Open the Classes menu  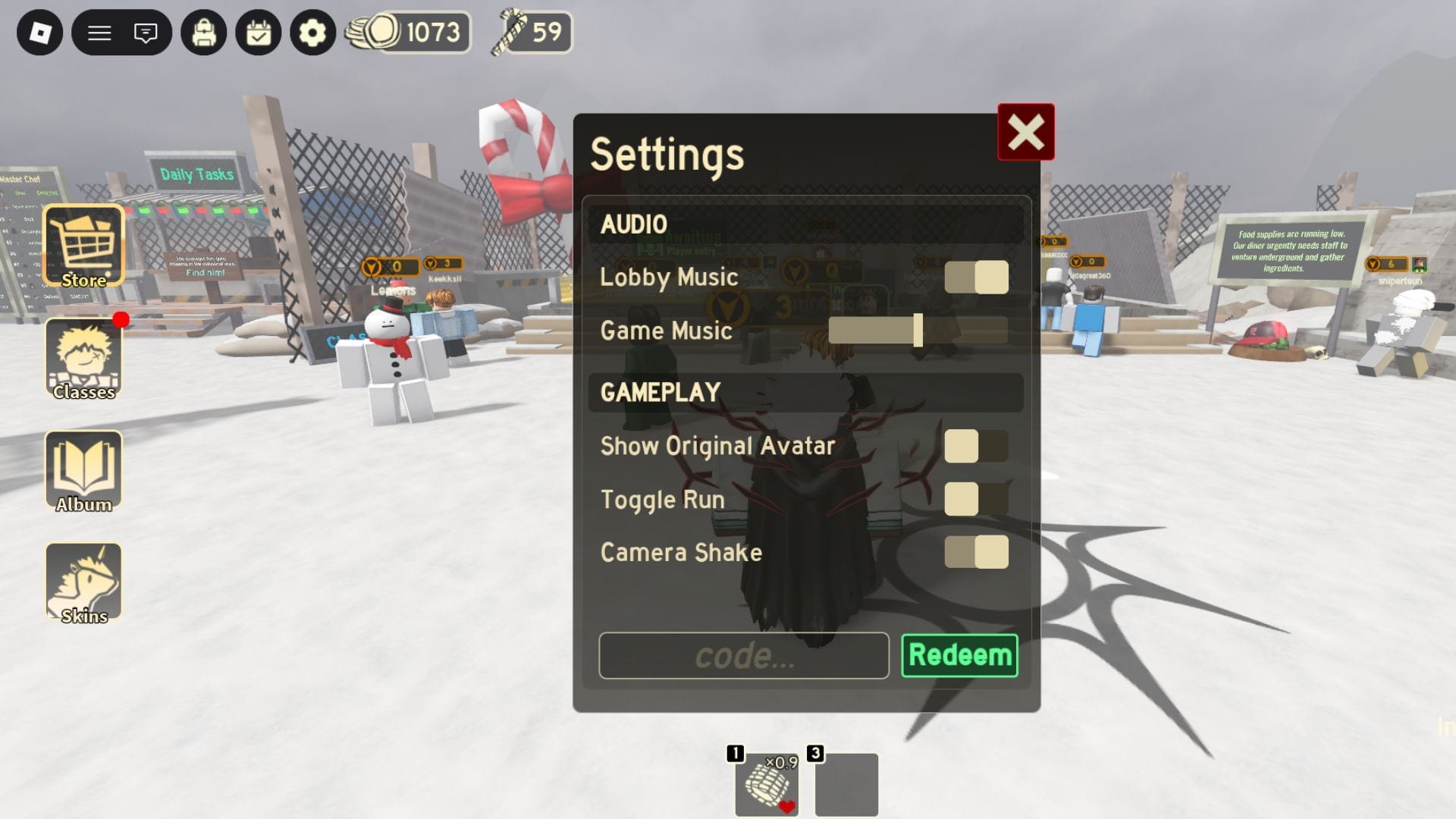click(x=83, y=356)
